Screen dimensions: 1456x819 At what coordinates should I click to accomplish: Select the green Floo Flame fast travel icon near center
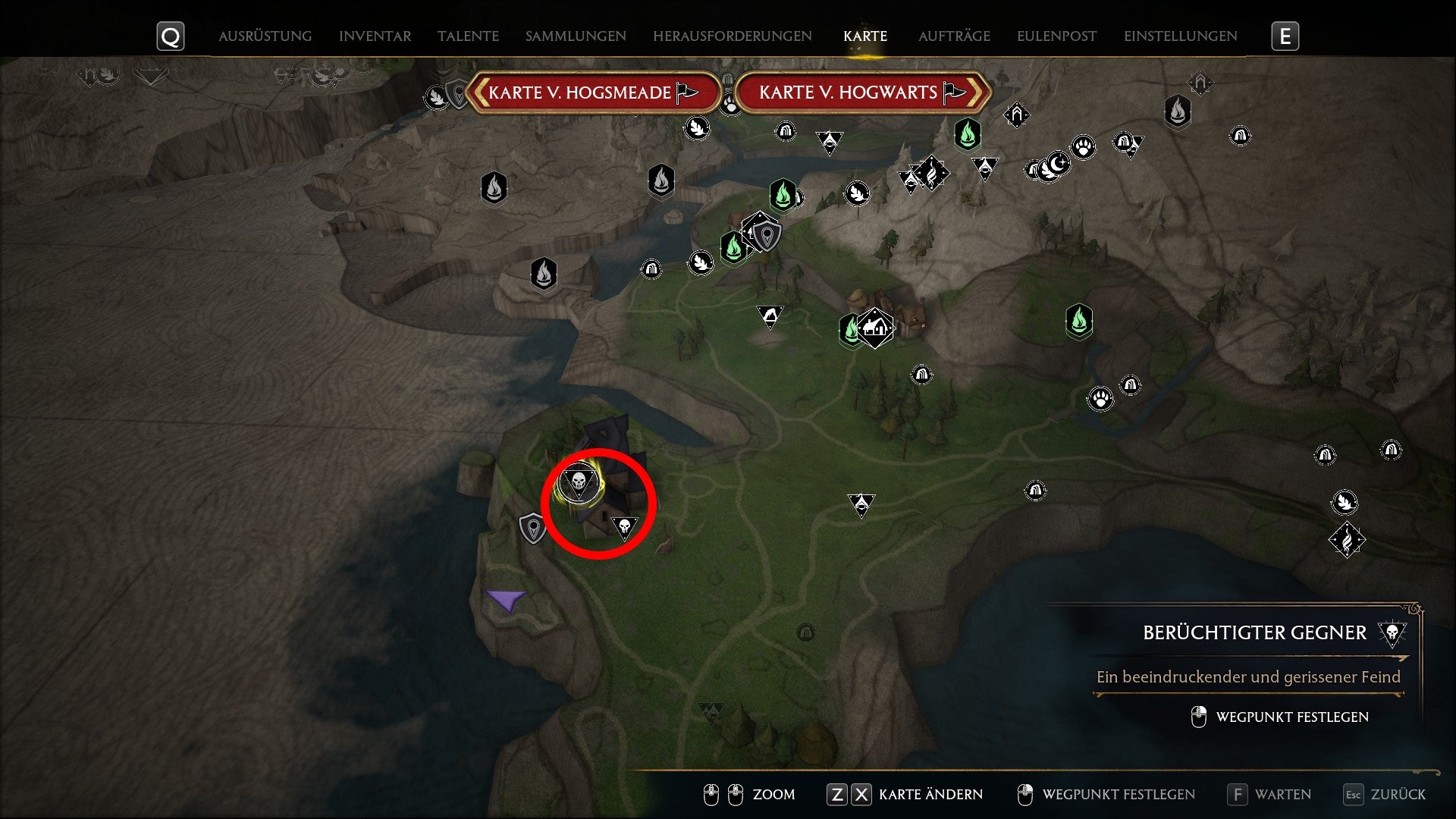(852, 330)
